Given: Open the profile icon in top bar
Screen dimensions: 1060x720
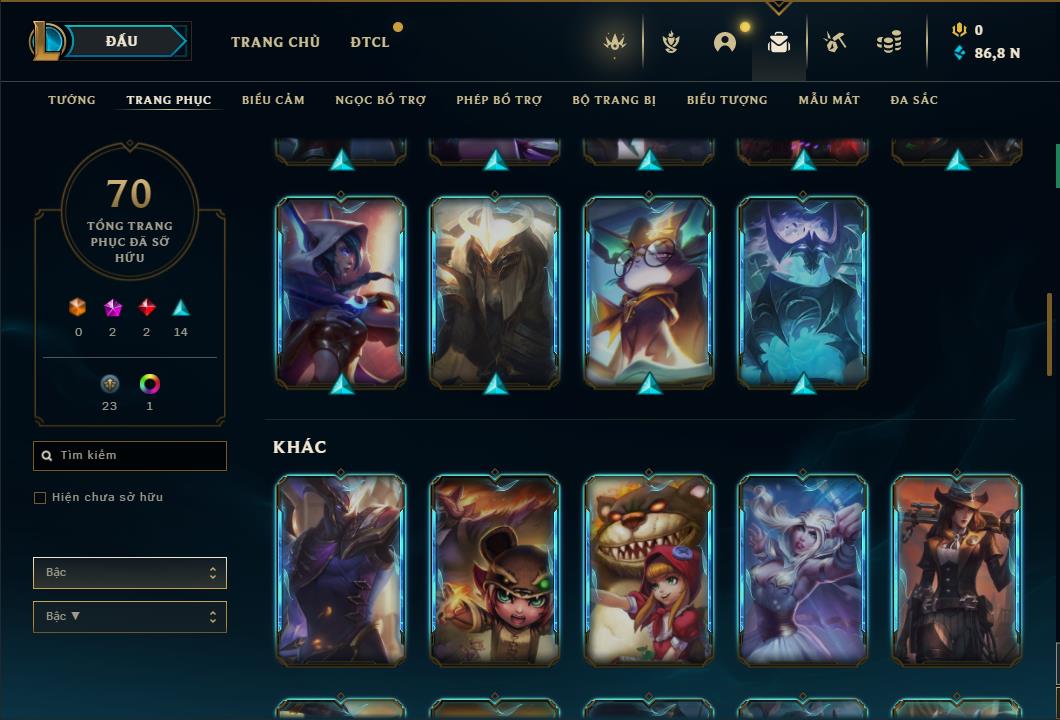Looking at the screenshot, I should [x=725, y=42].
